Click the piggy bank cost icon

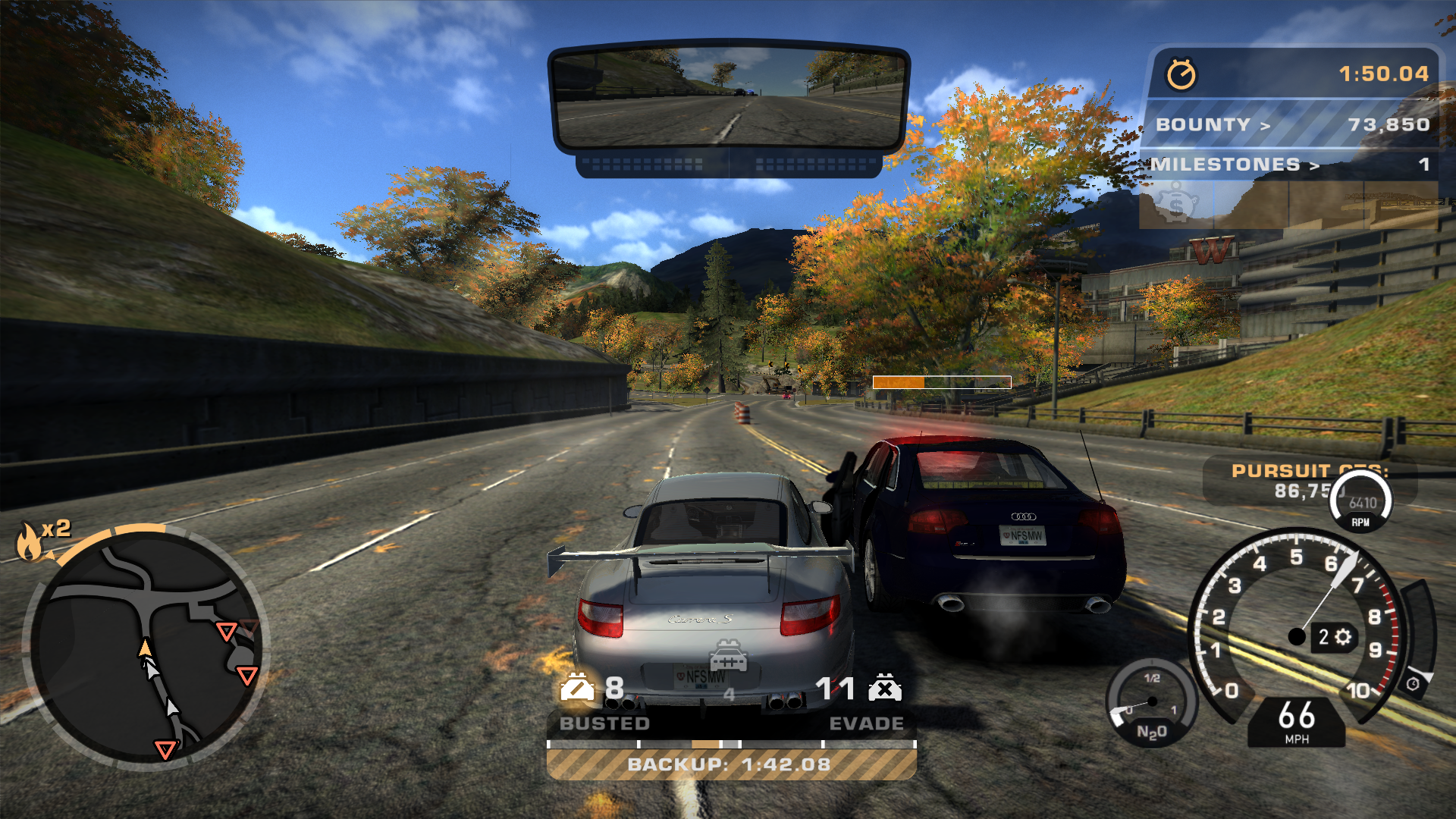1175,205
